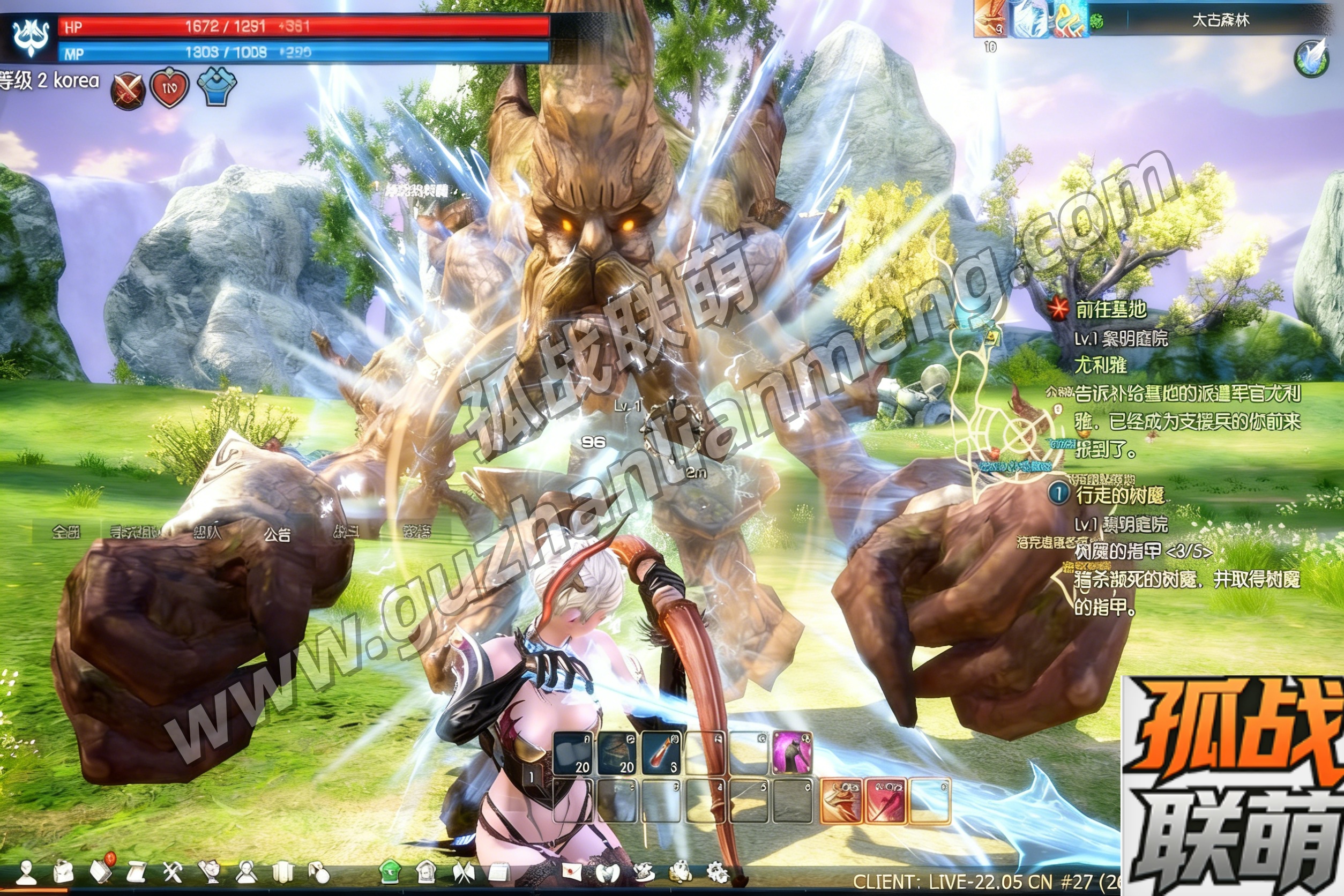This screenshot has width=1344, height=896.
Task: Open the inventory bag icon
Action: click(63, 872)
